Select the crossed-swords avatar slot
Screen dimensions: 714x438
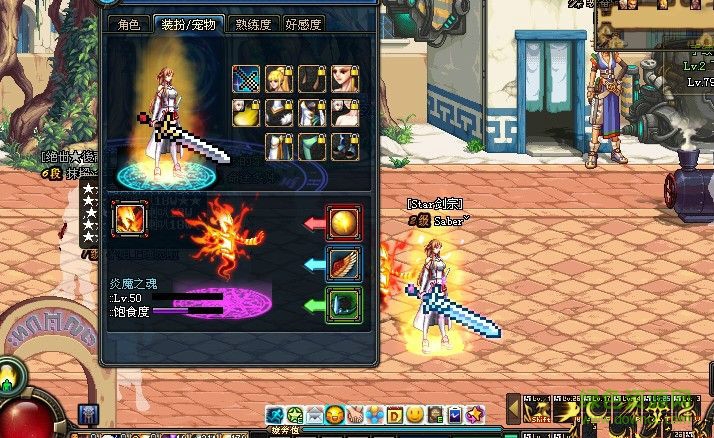click(247, 79)
